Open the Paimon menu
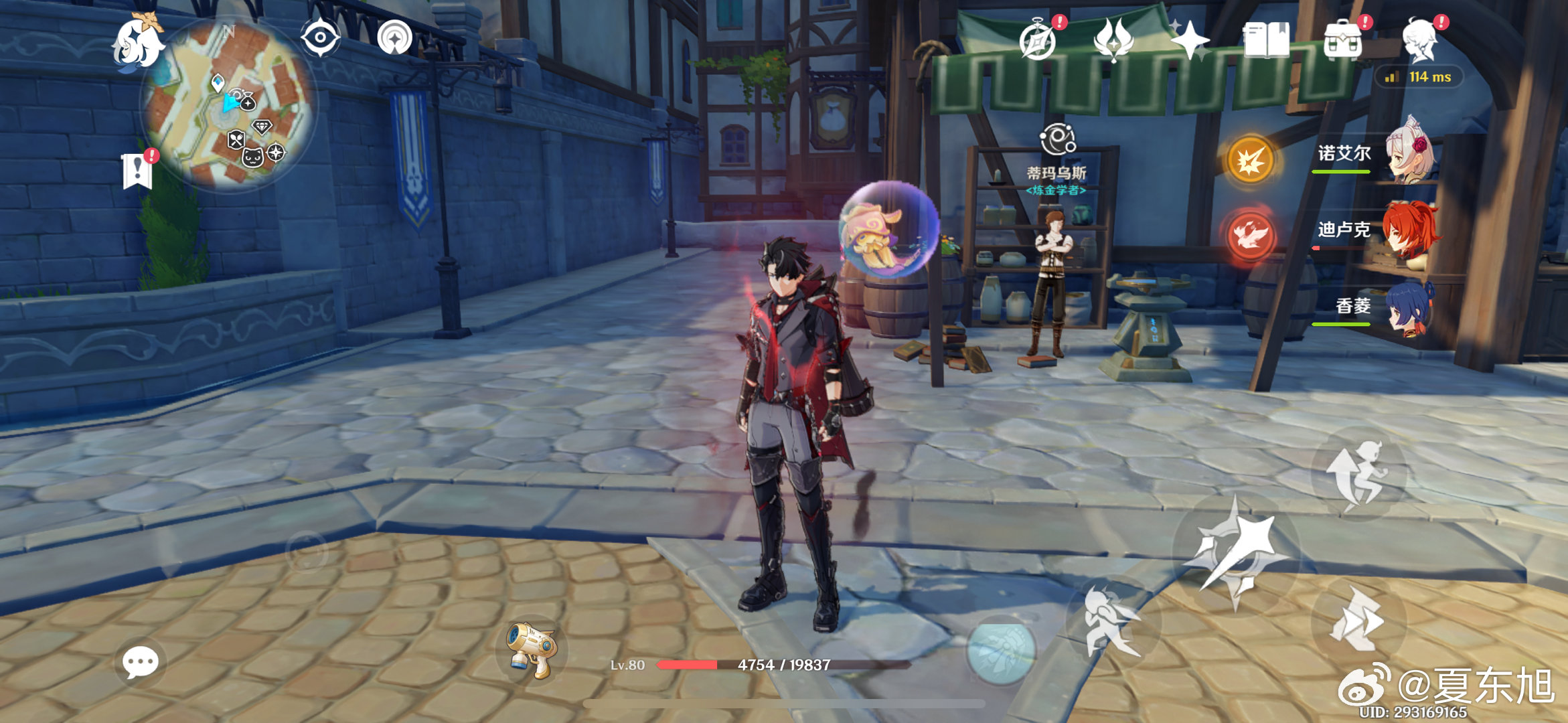Viewport: 1568px width, 723px height. click(138, 43)
